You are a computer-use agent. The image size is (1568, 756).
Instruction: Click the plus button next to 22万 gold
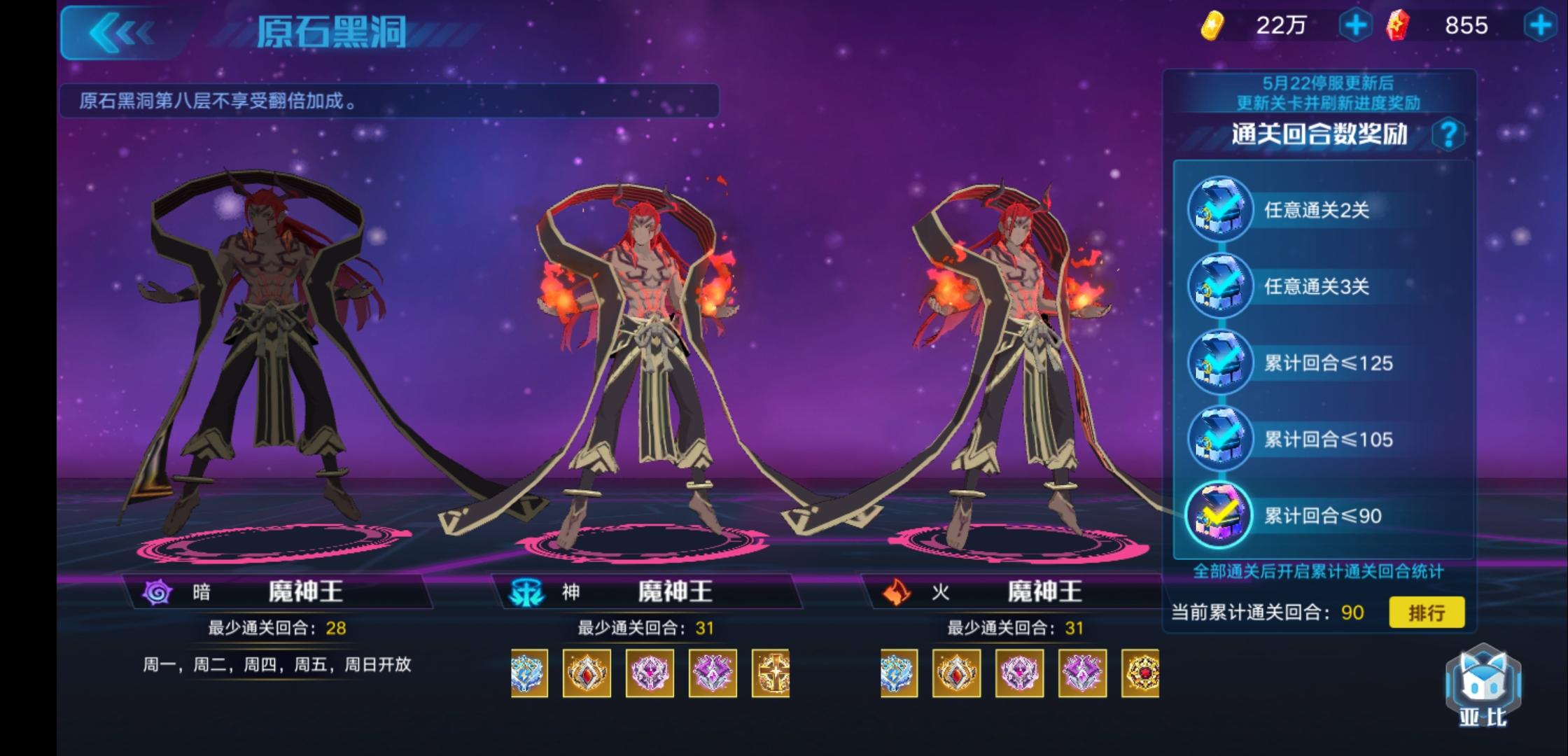click(1357, 27)
